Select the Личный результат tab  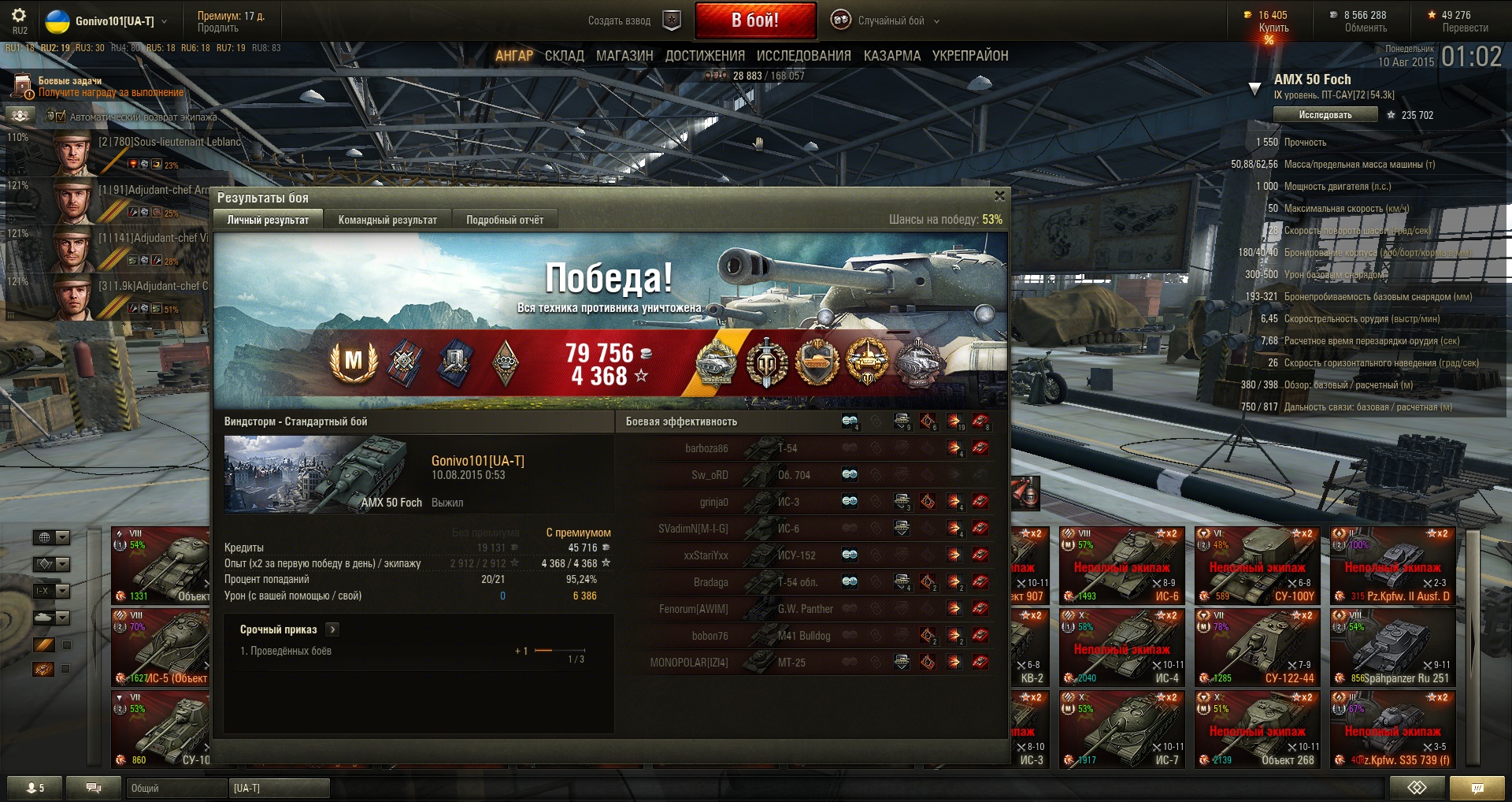point(268,220)
